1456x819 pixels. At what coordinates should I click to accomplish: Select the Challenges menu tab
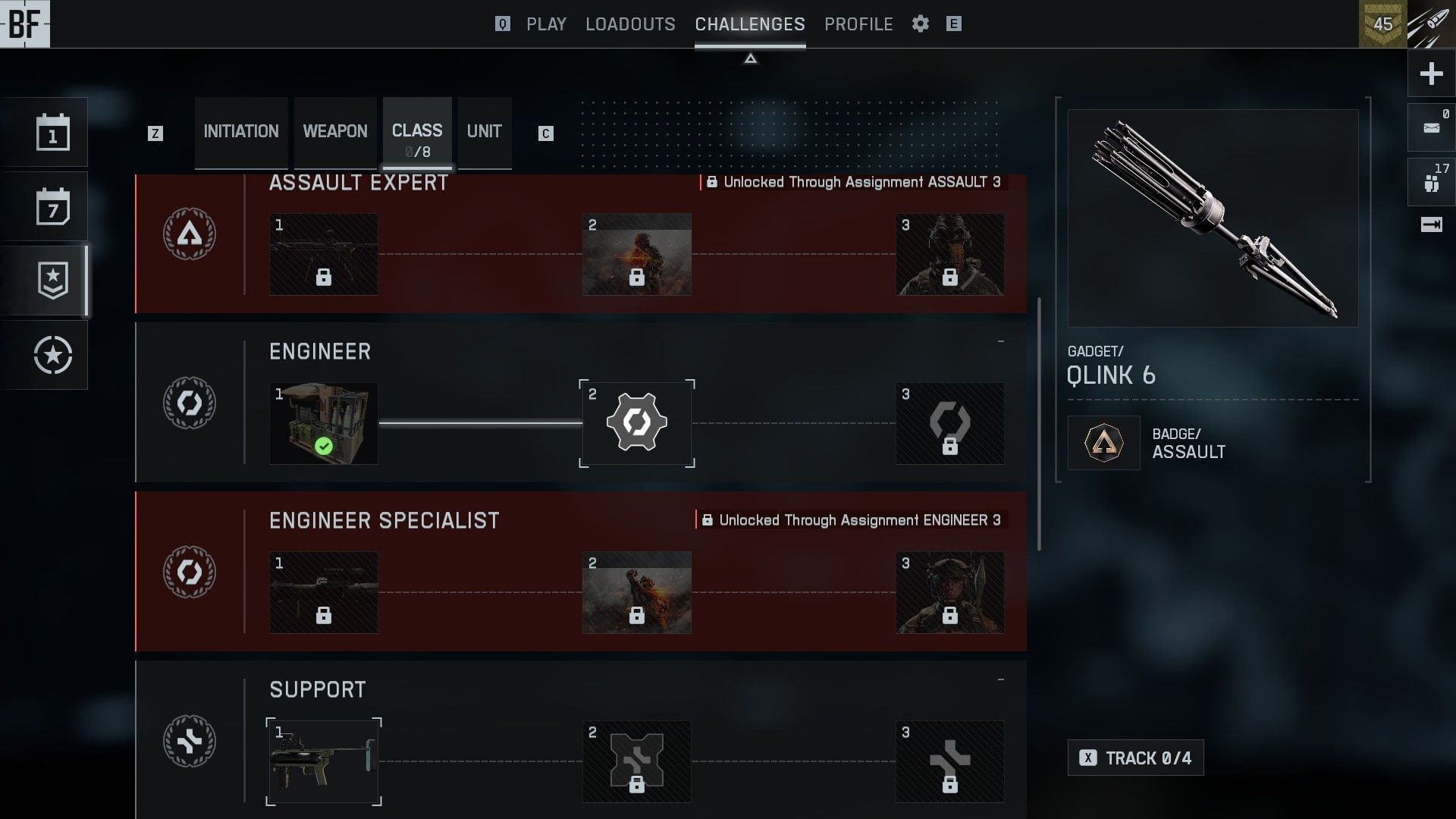point(750,24)
